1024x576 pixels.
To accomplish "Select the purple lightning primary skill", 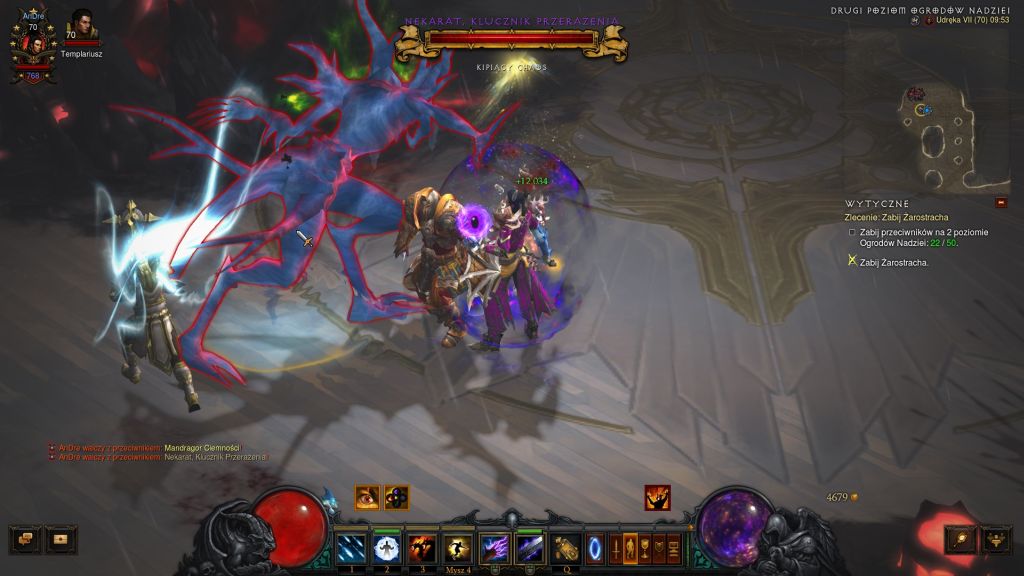I will (494, 548).
